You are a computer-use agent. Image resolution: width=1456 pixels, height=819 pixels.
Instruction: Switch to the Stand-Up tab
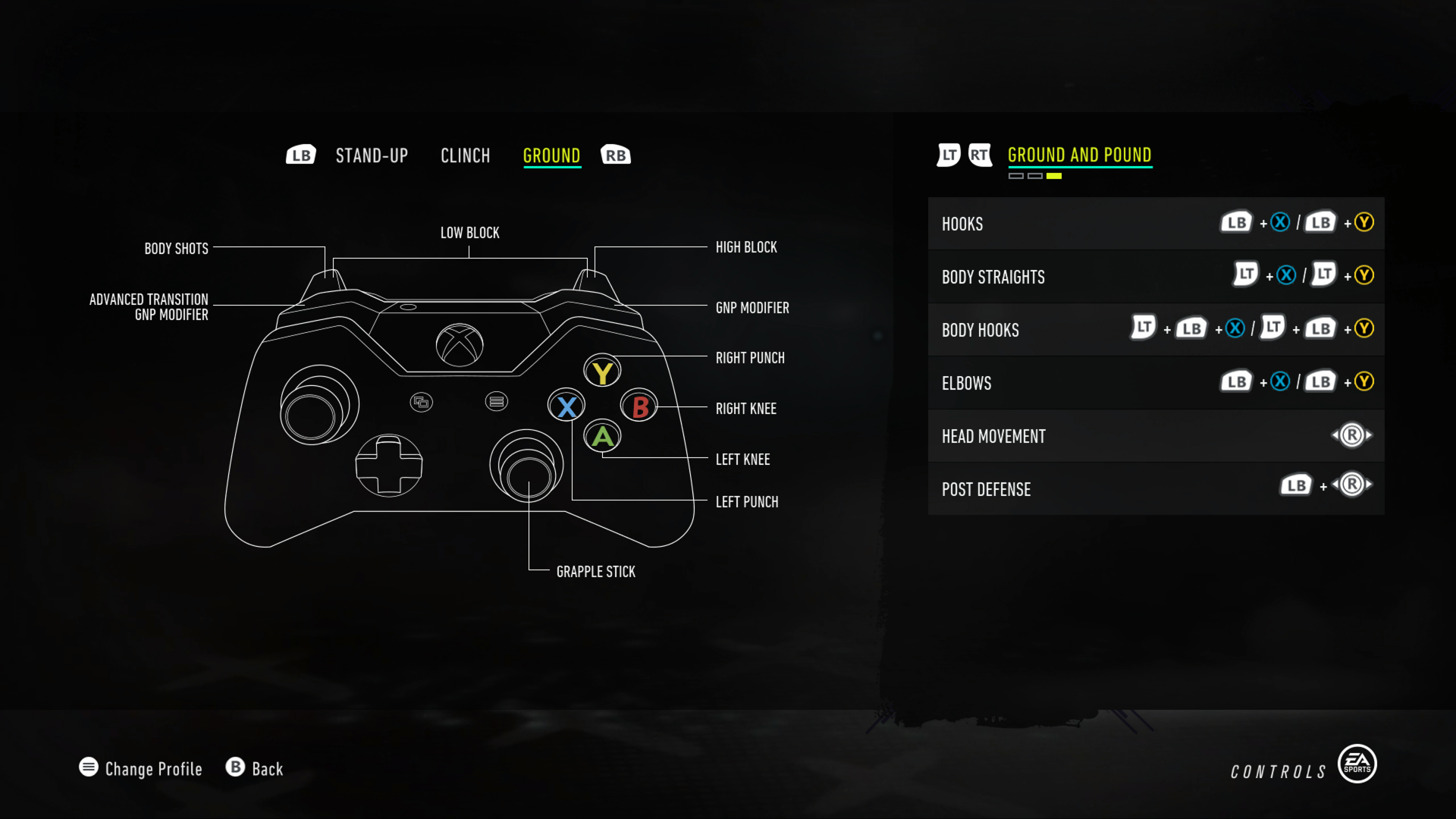(x=372, y=155)
